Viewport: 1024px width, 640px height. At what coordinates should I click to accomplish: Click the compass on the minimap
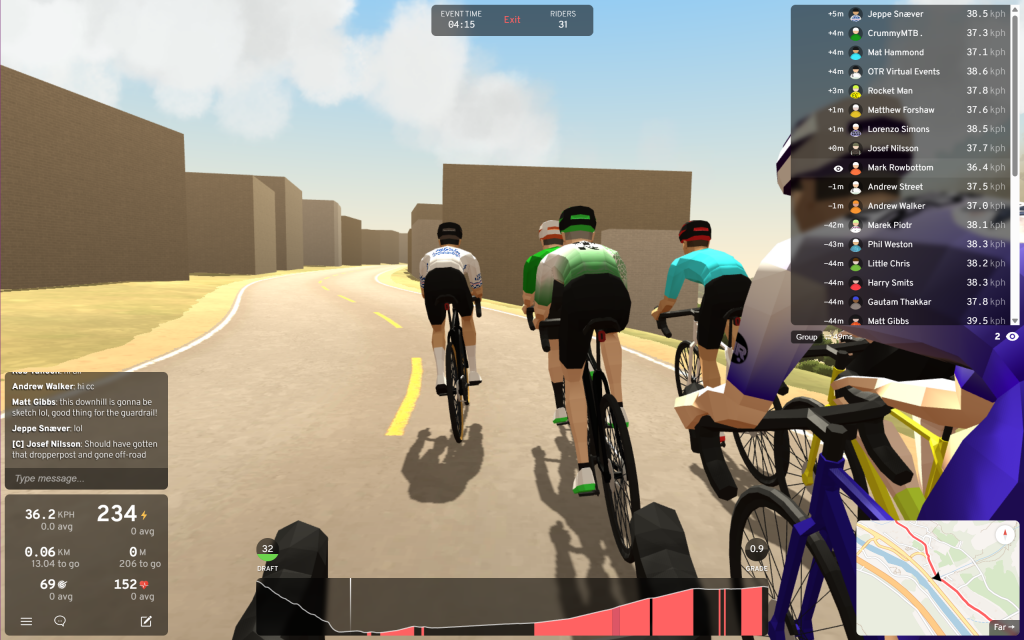tap(1003, 534)
